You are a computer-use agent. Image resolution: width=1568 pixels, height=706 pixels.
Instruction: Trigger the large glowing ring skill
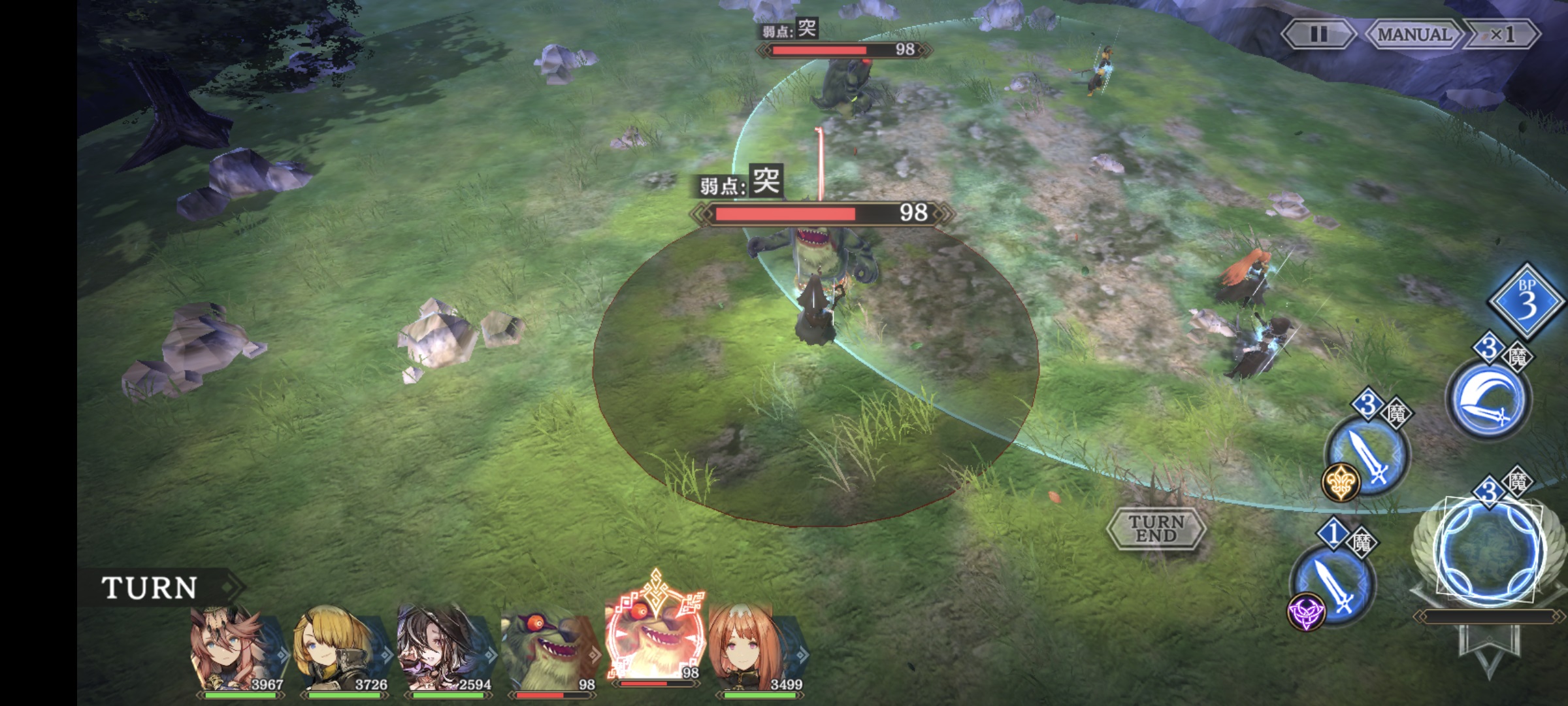point(1489,550)
